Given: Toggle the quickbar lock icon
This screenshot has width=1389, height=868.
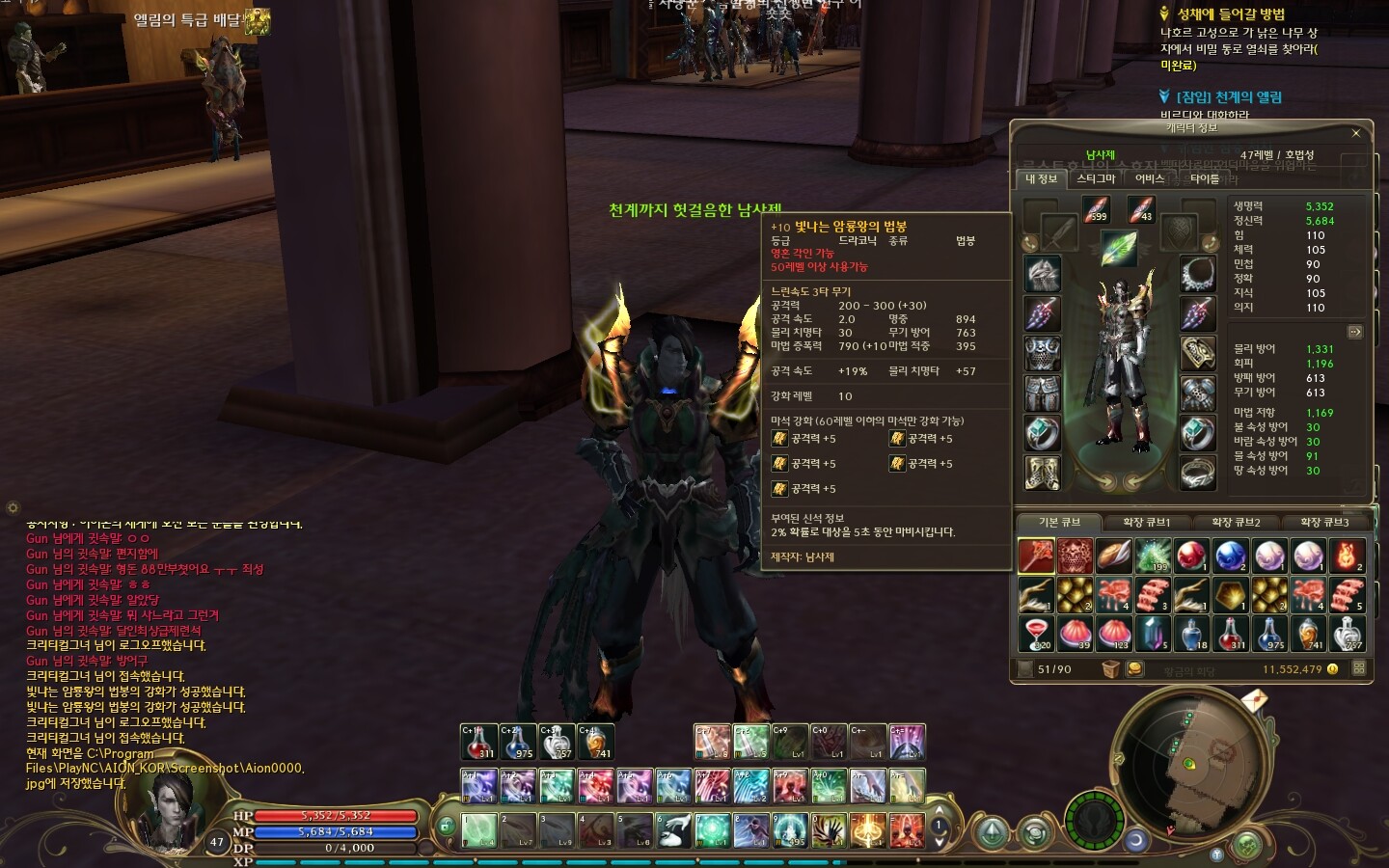Looking at the screenshot, I should click(x=446, y=827).
